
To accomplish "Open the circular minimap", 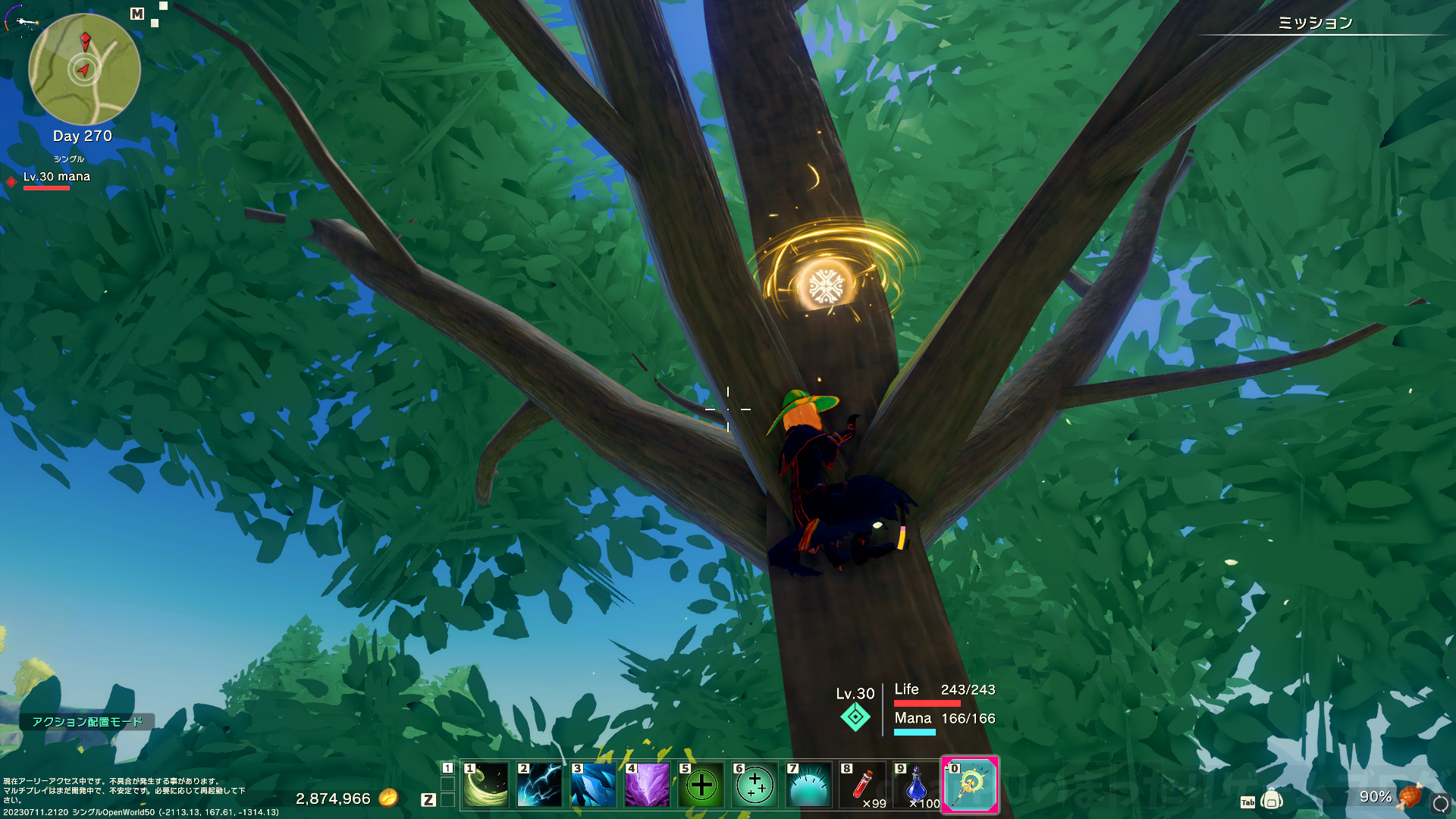I will tap(84, 70).
